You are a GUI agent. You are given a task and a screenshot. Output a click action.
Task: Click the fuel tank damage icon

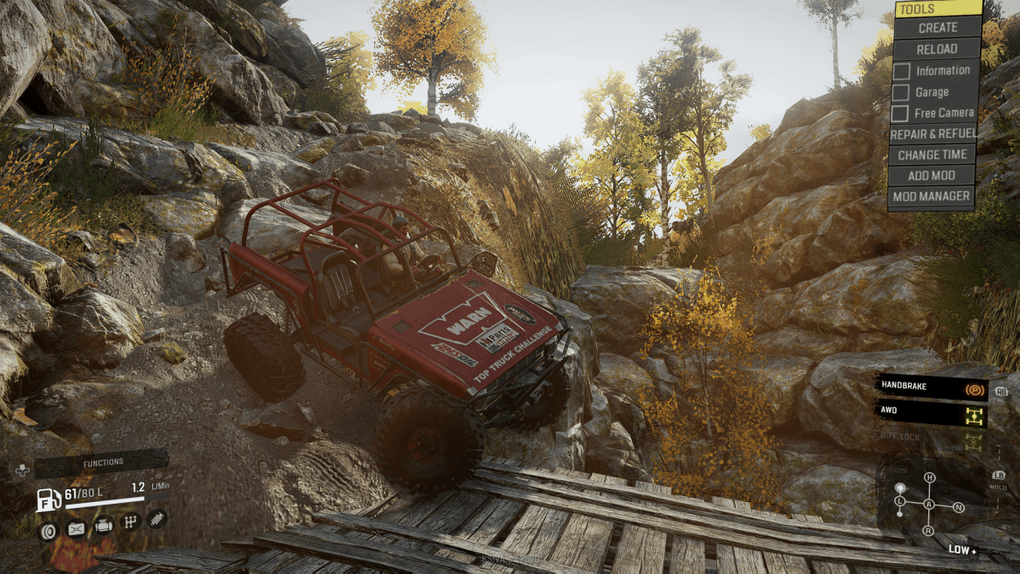click(x=76, y=529)
